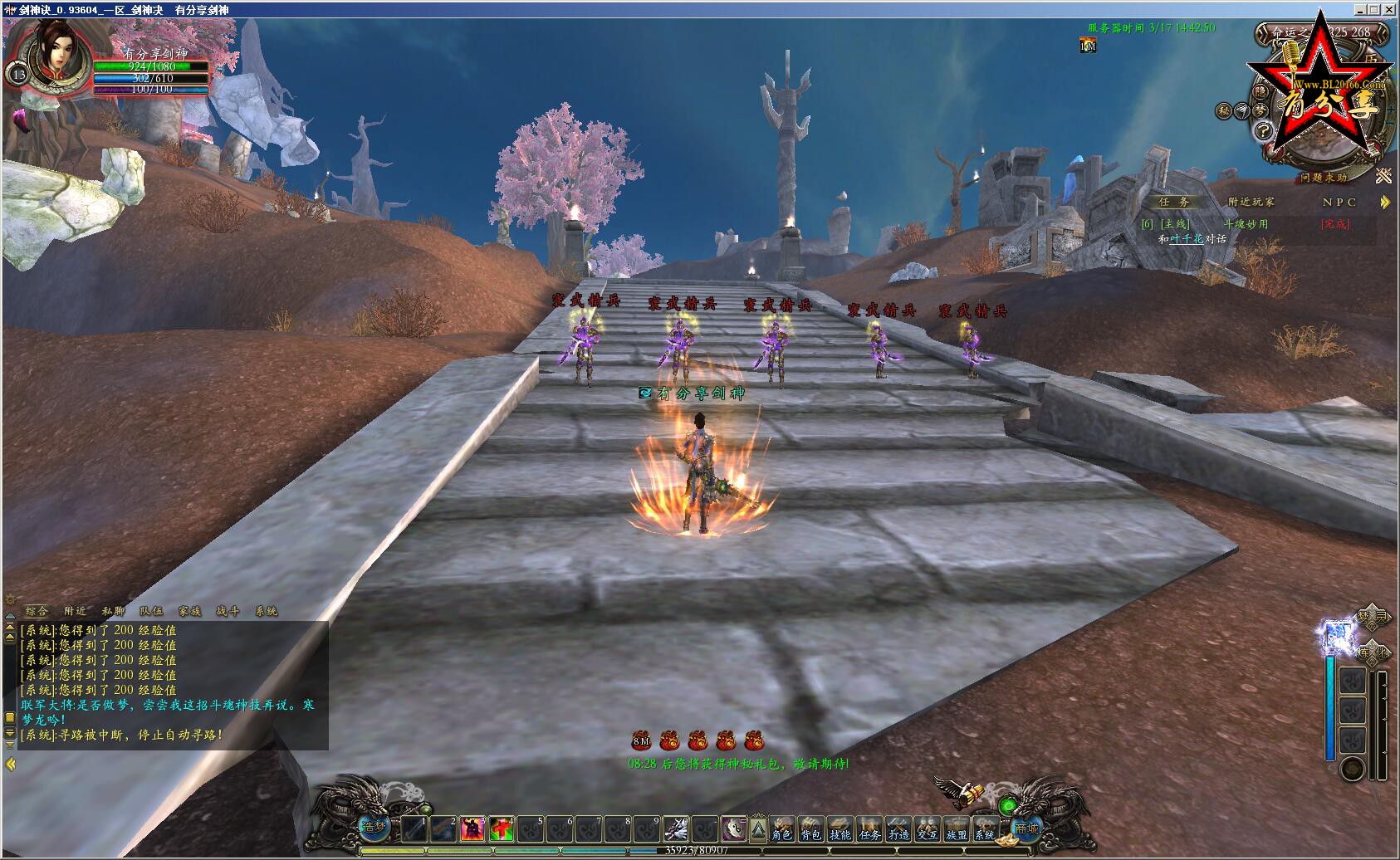Open the question mark help button

[1263, 130]
